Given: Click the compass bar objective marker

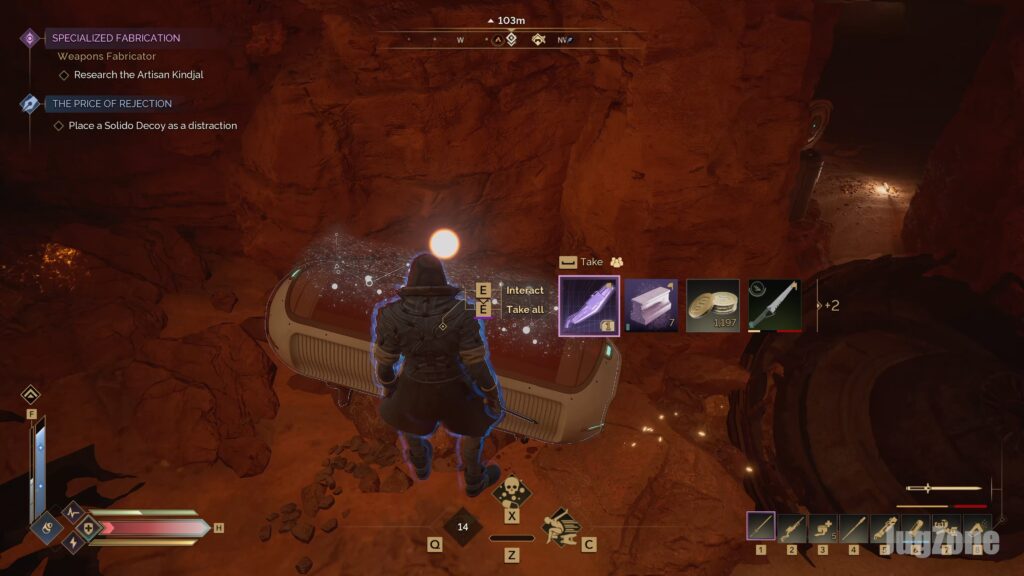Looking at the screenshot, I should pos(511,41).
